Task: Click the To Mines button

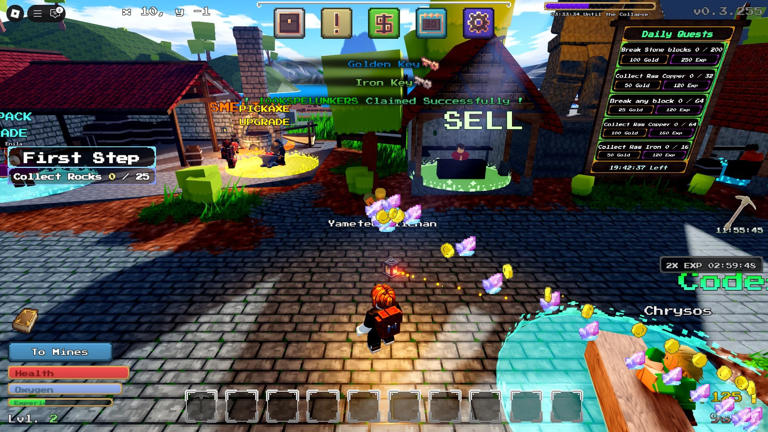Action: (60, 352)
